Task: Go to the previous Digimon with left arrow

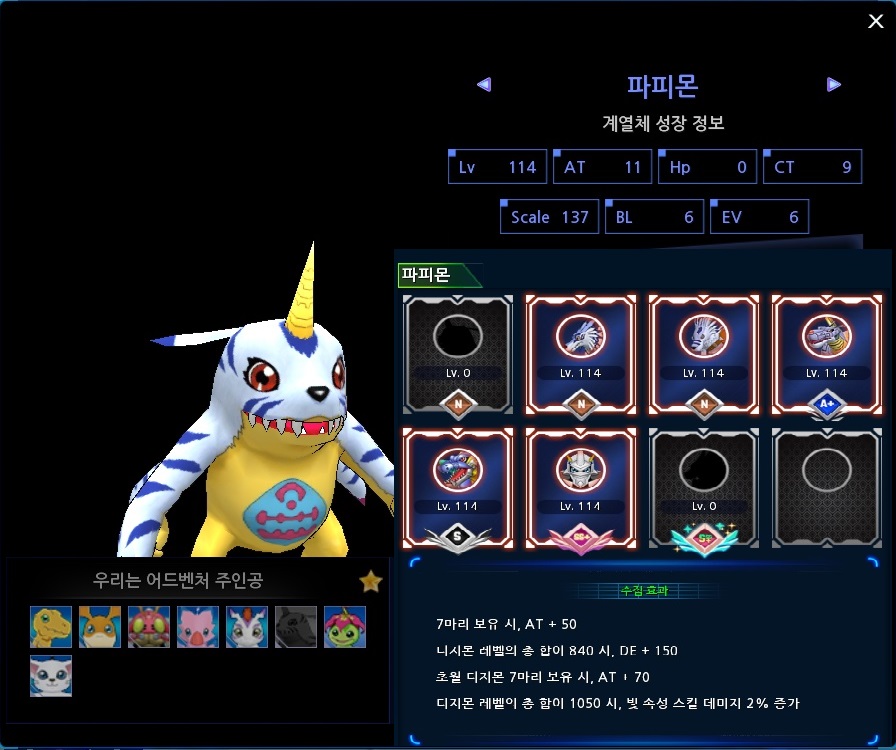Action: [x=484, y=85]
